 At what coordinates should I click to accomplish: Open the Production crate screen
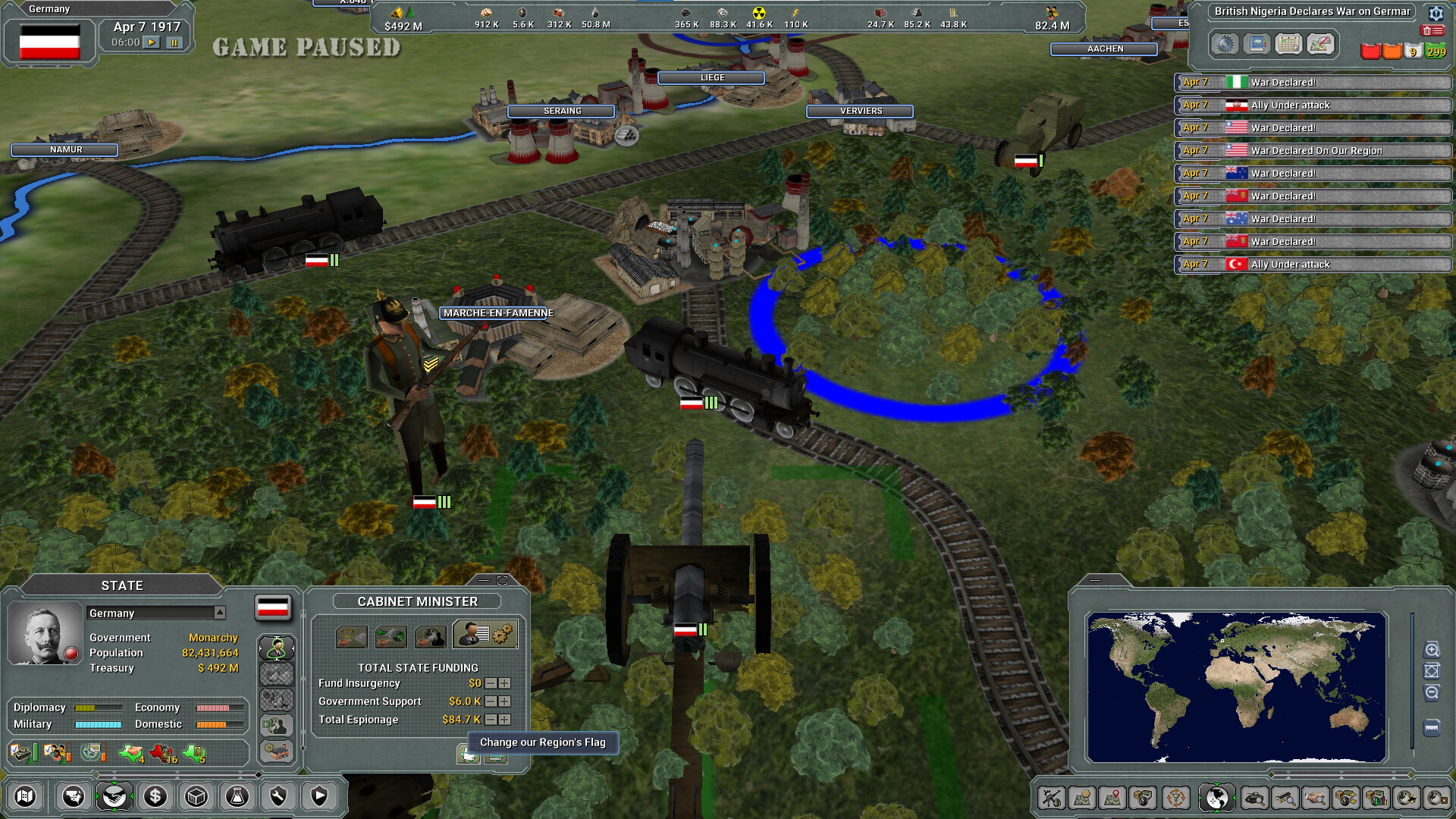click(x=195, y=796)
